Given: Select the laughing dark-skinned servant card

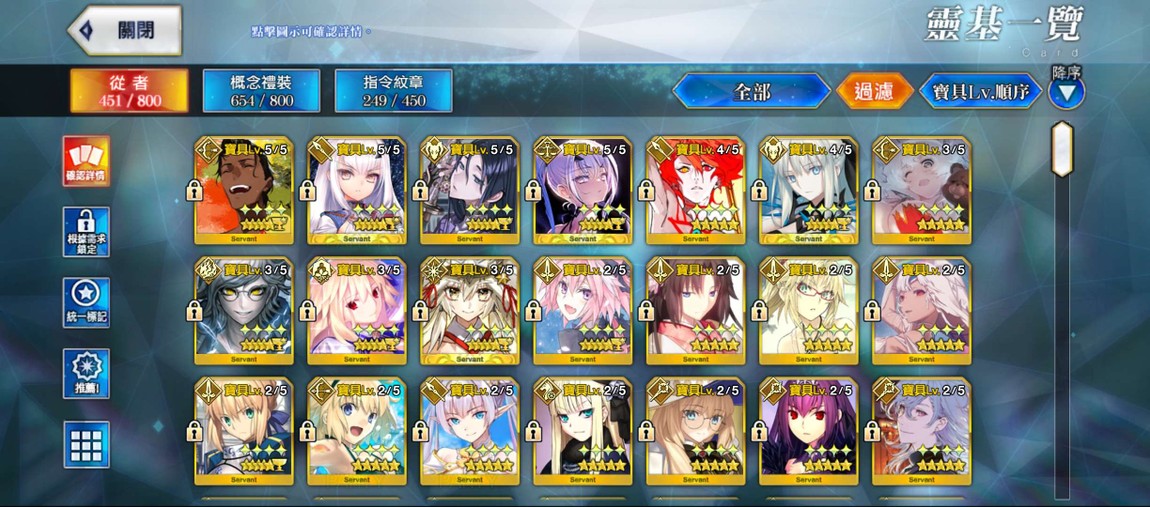Looking at the screenshot, I should coord(244,191).
